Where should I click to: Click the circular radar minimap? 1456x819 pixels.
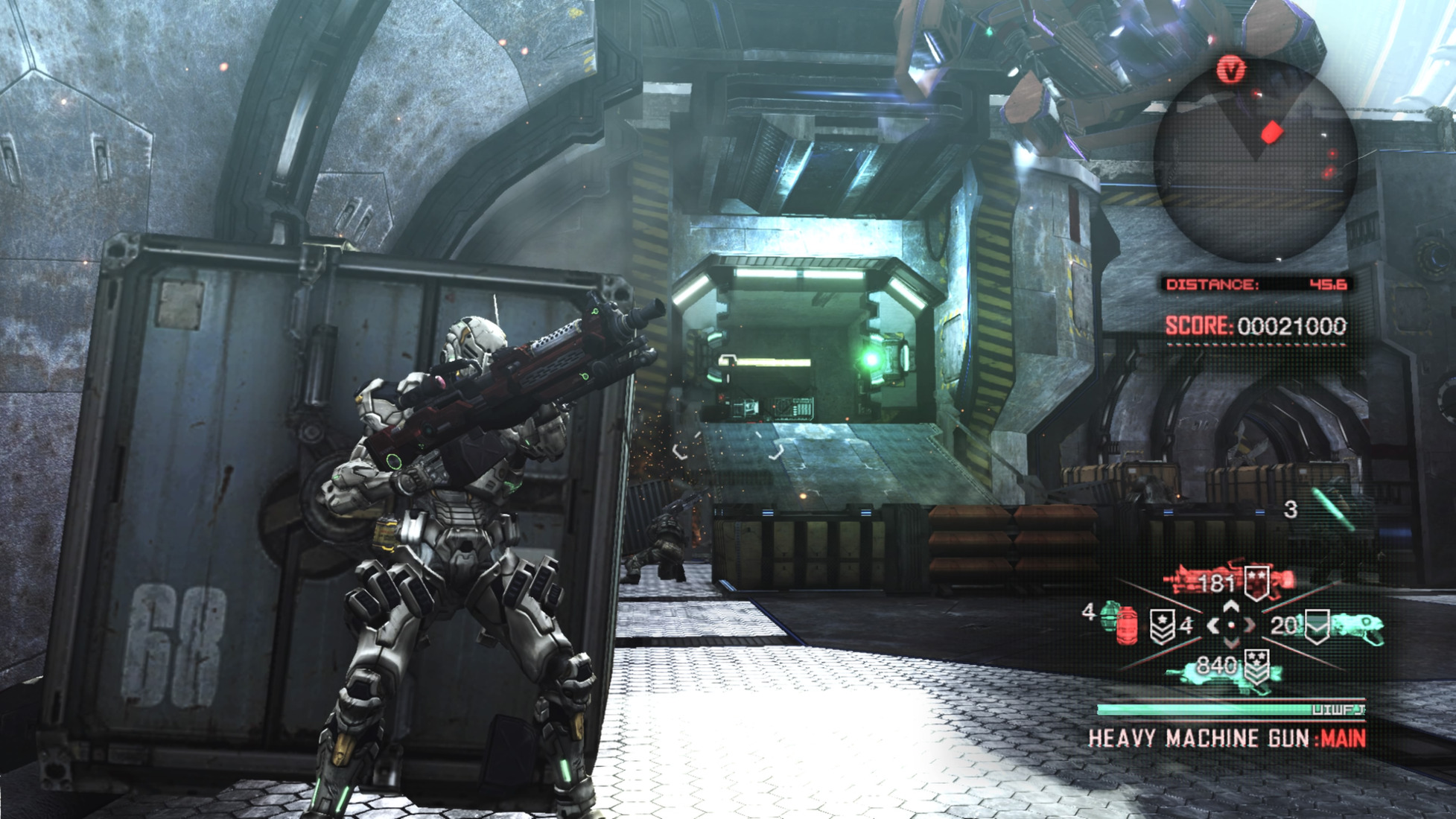pyautogui.click(x=1255, y=160)
